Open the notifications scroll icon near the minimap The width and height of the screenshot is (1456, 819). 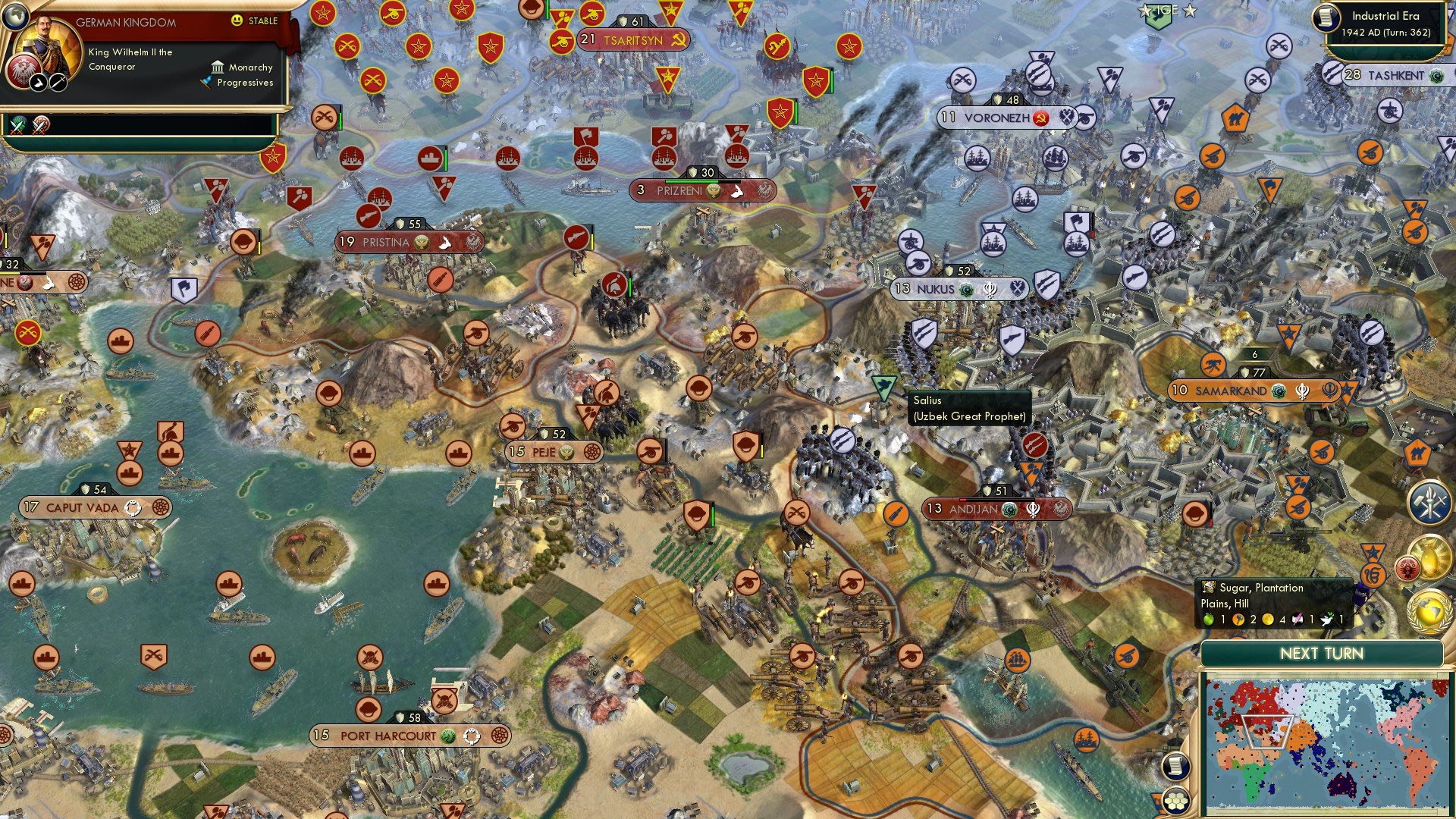tap(1176, 767)
